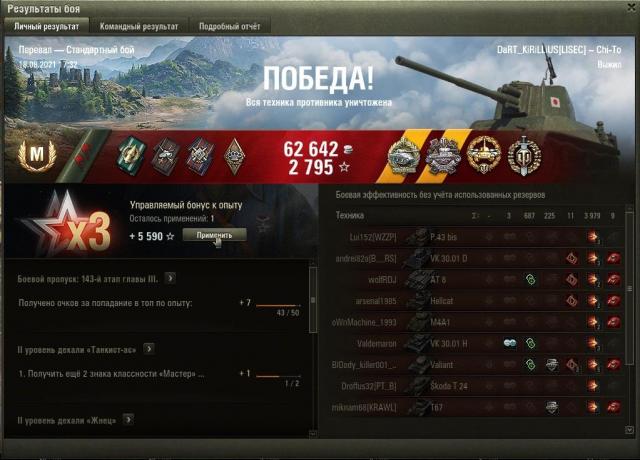Image resolution: width=640 pixels, height=460 pixels.
Task: Open the Подробный отчёт tab
Action: point(227,26)
